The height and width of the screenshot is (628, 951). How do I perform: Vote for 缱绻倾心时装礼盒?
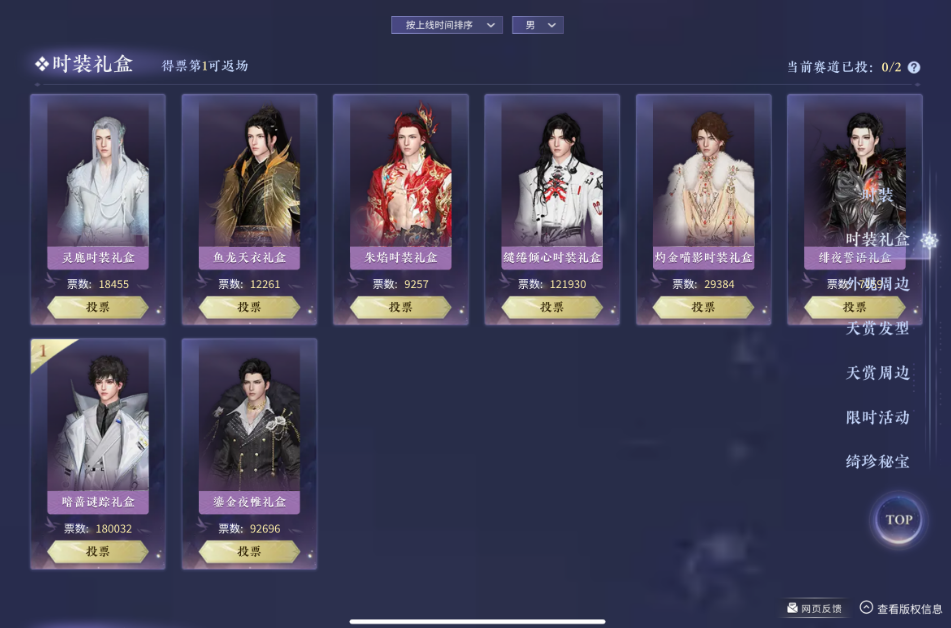click(x=552, y=307)
